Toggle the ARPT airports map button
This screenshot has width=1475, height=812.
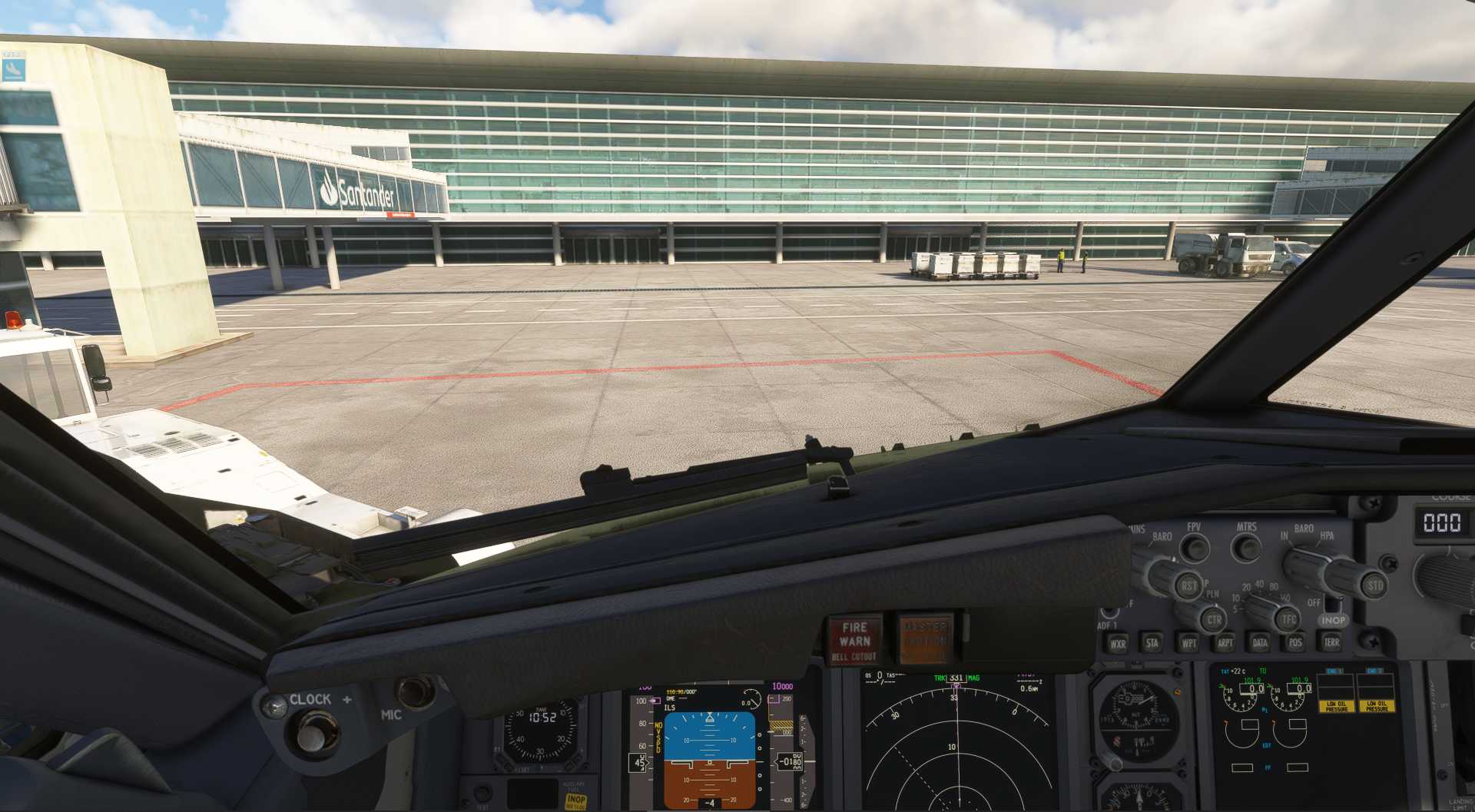(x=1225, y=643)
